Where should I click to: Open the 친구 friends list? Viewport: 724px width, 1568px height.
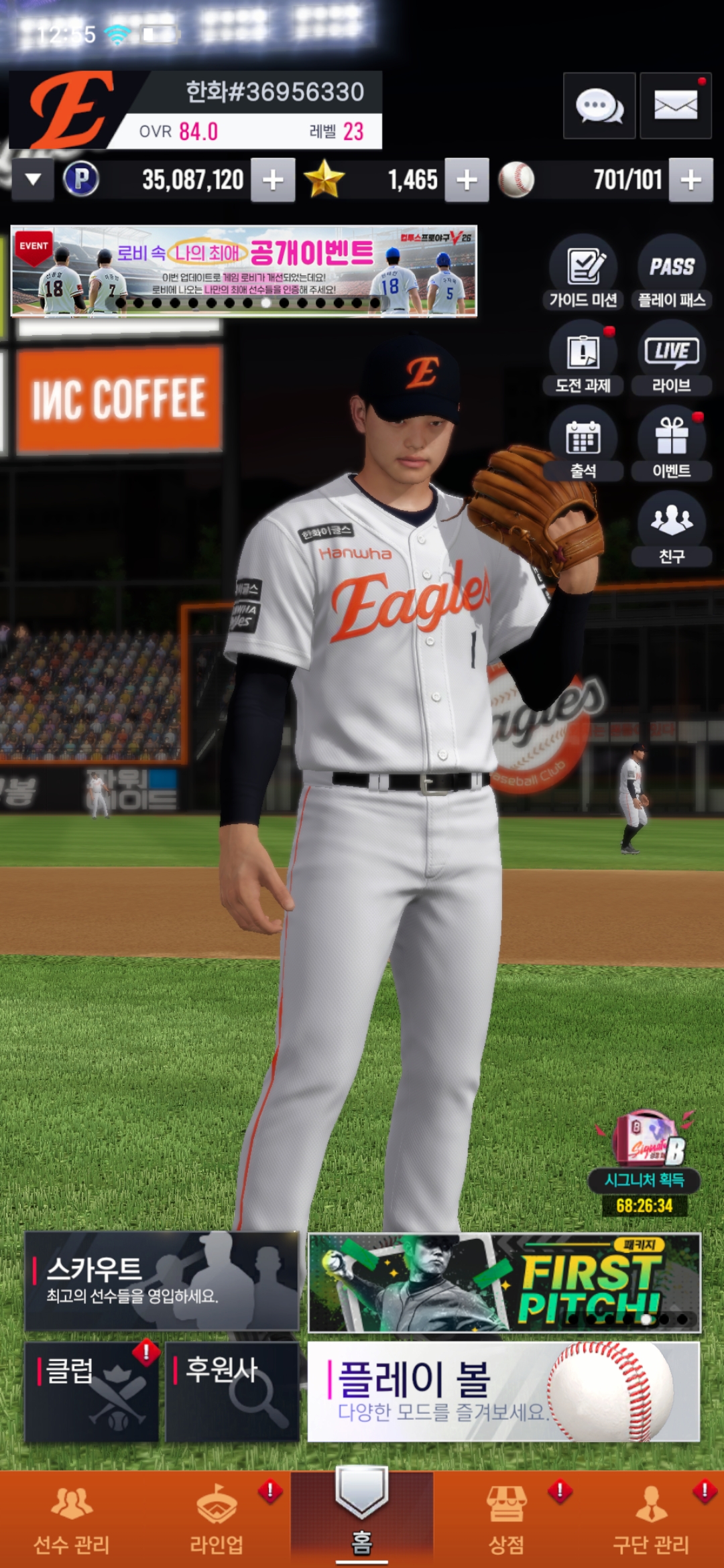[x=671, y=529]
